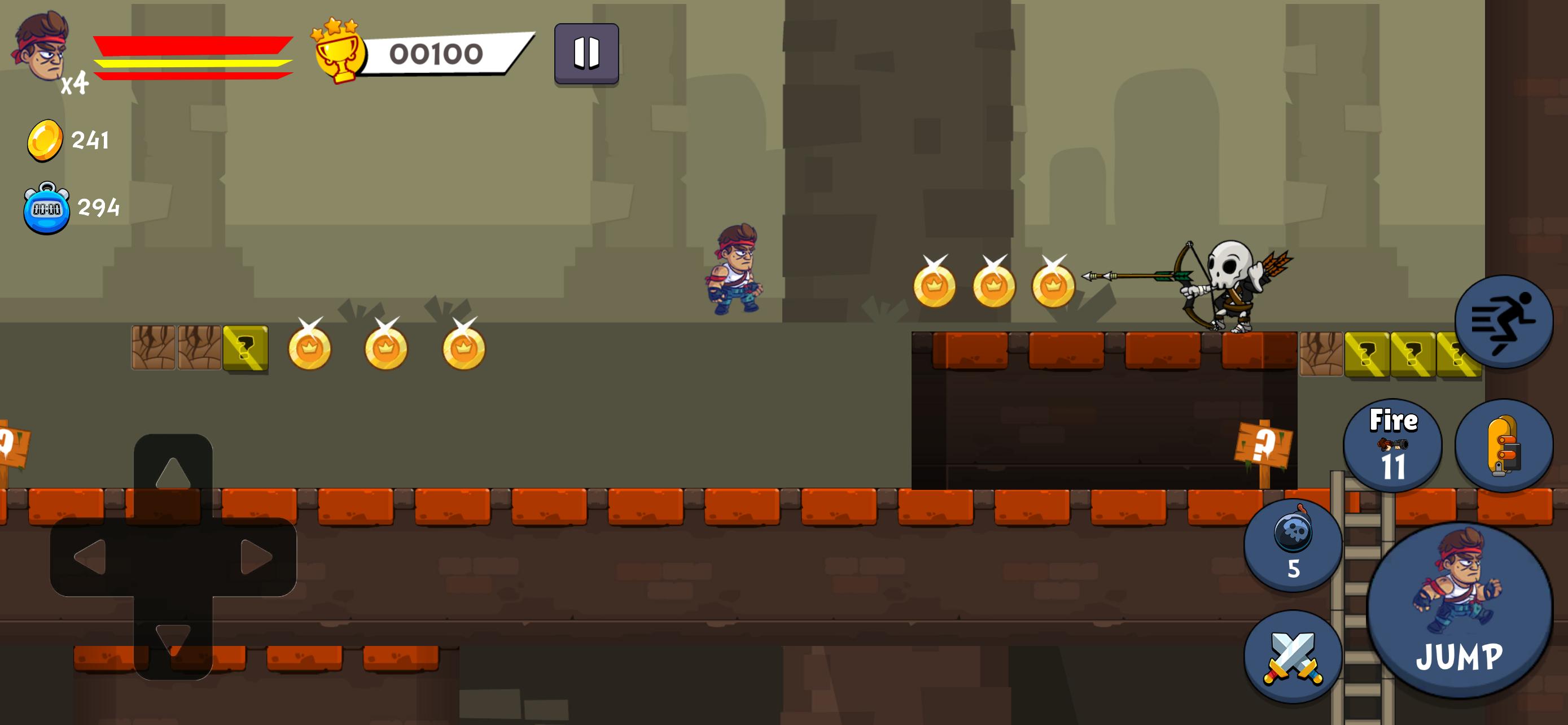Tap the D-pad up arrow
Viewport: 1568px width, 725px height.
173,474
